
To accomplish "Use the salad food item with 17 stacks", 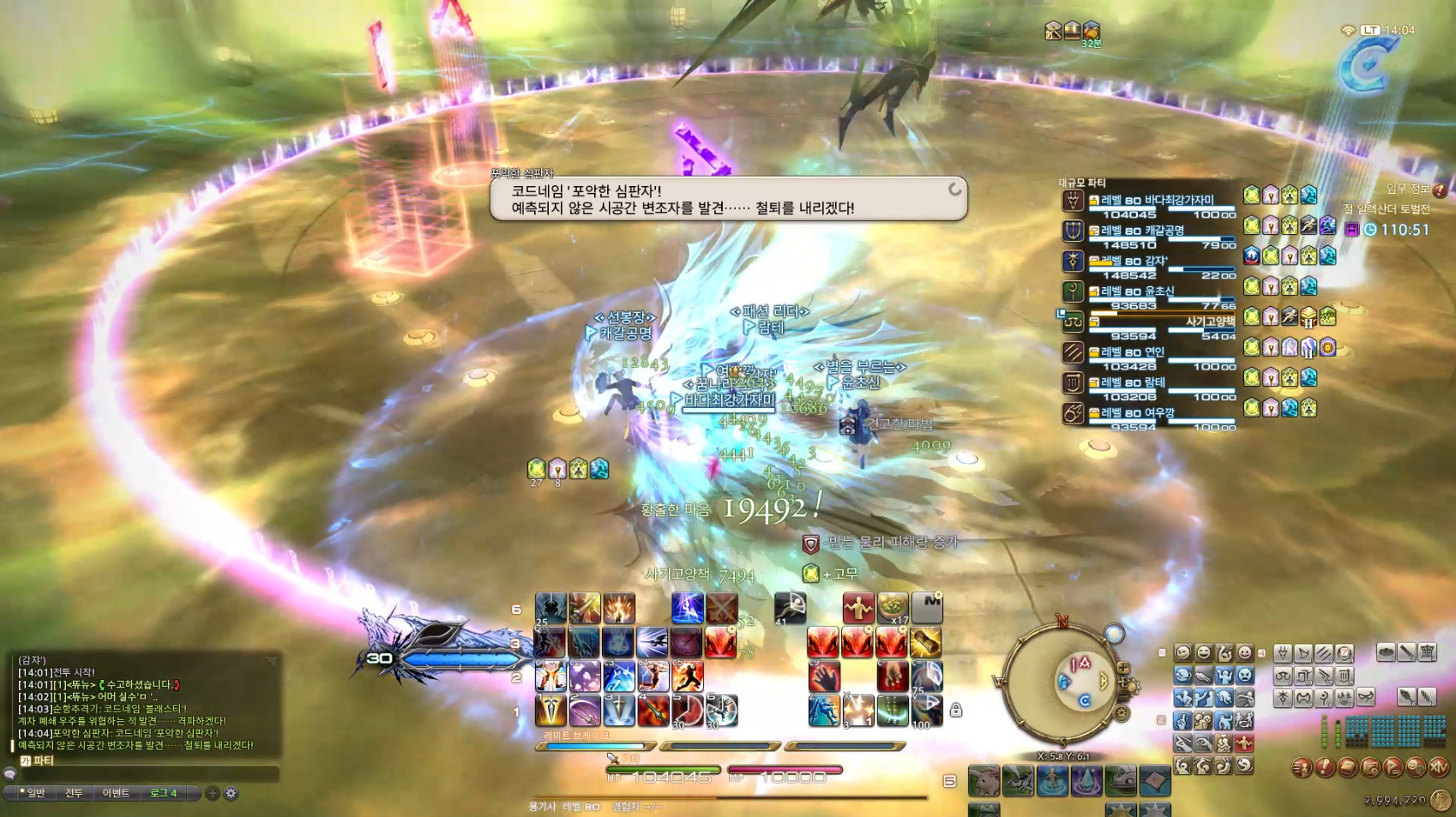I will point(892,608).
